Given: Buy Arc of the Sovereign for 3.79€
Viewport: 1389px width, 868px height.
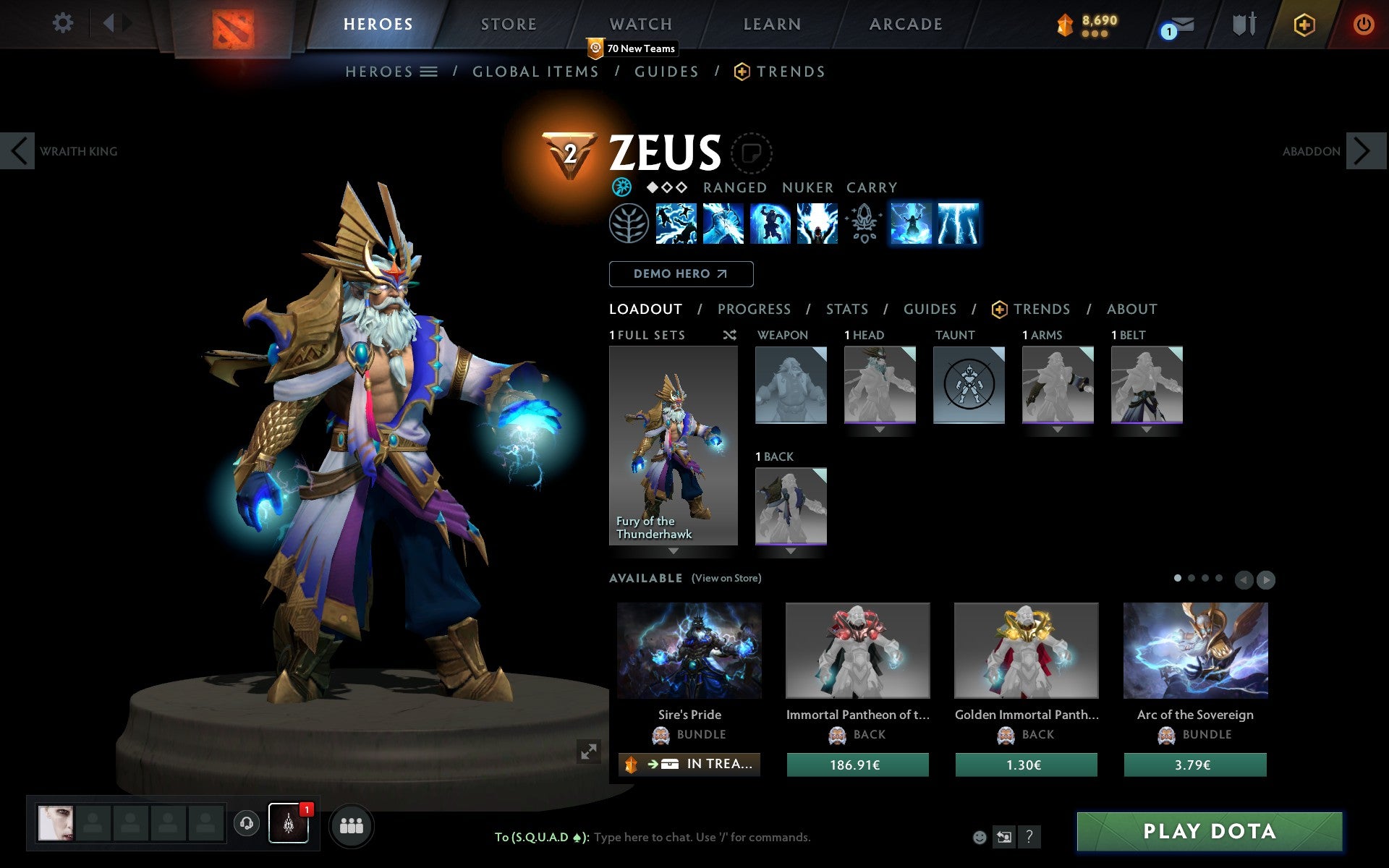Looking at the screenshot, I should coord(1194,765).
